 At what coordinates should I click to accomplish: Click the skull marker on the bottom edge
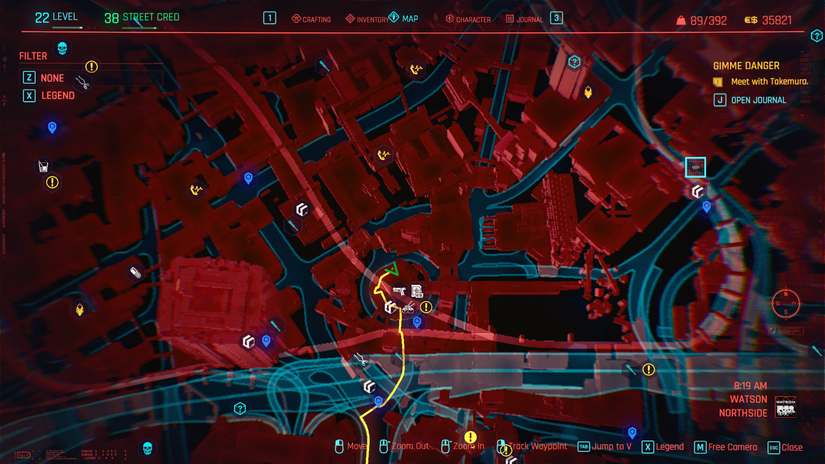[x=147, y=447]
